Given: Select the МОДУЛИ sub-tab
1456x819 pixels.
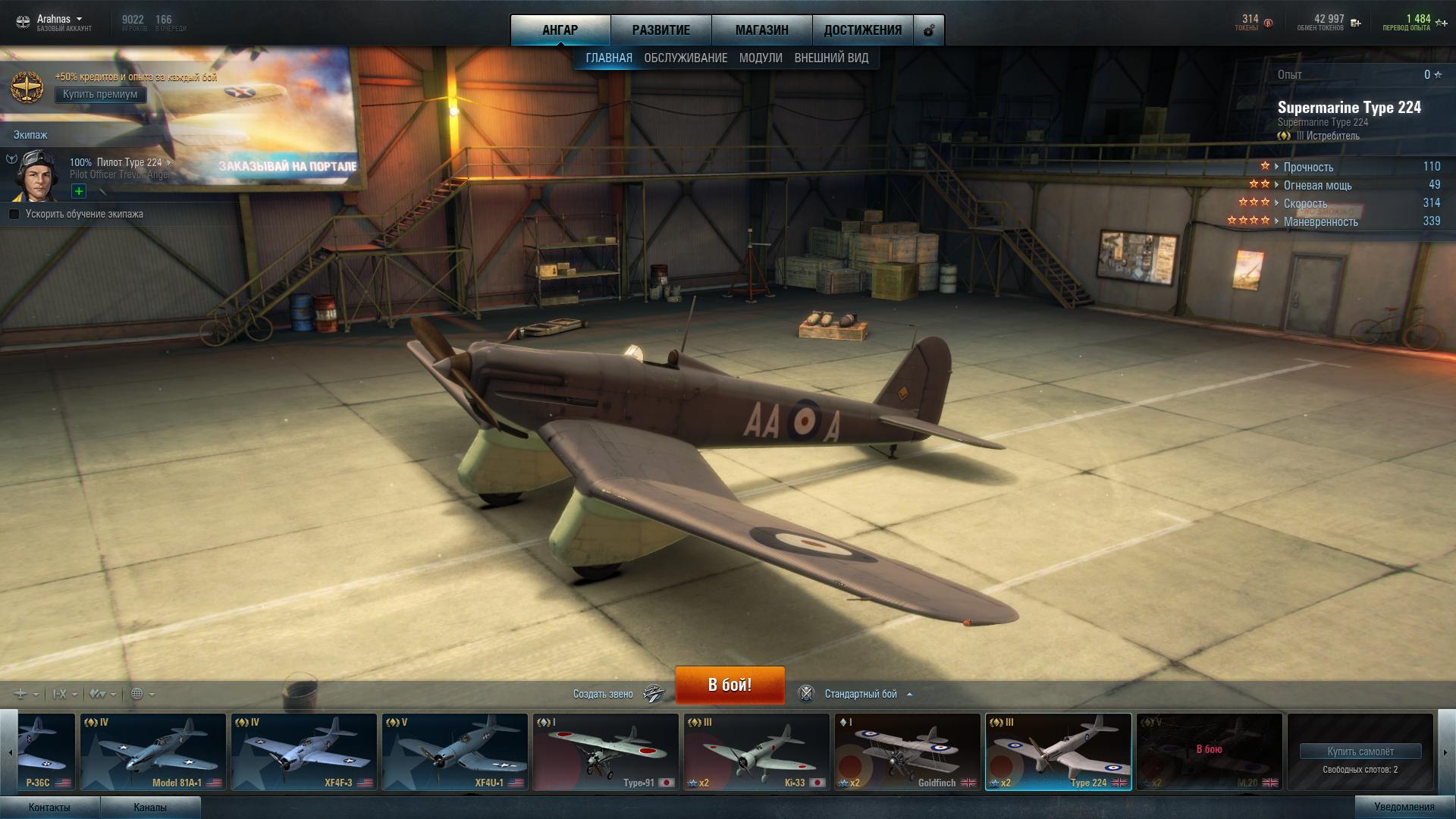Looking at the screenshot, I should [761, 58].
